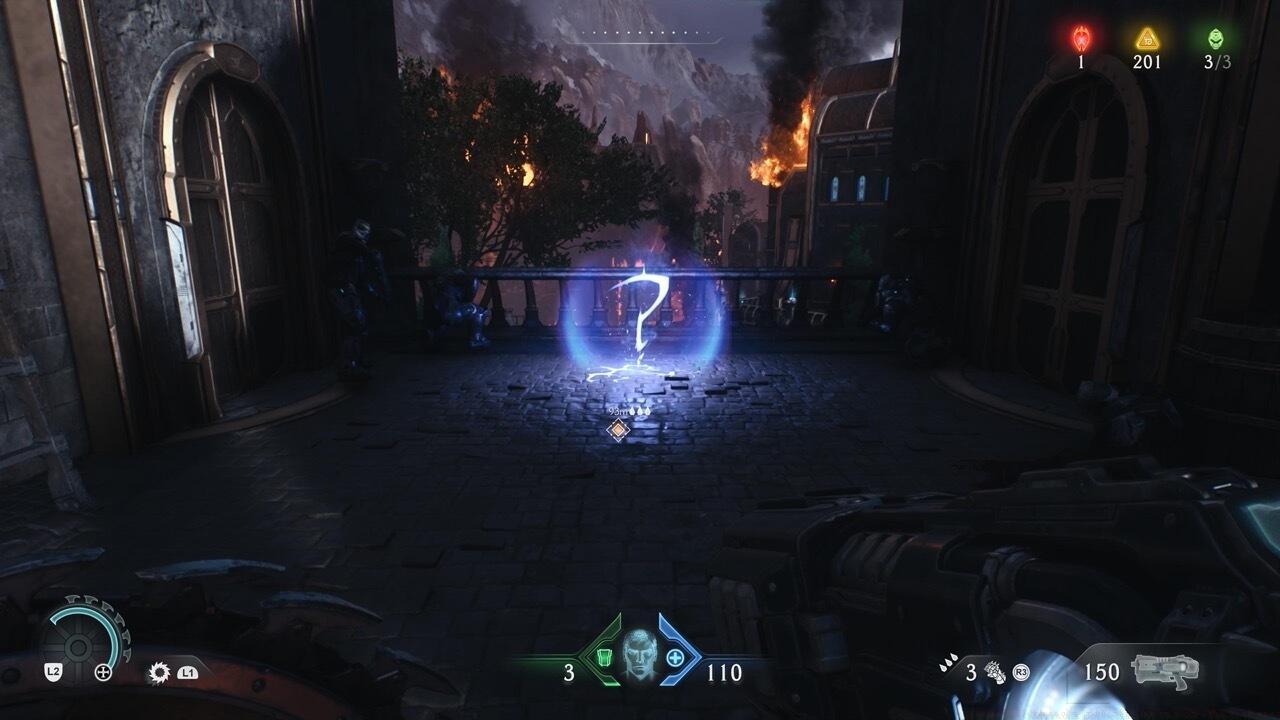Click the red ruby currency icon
1280x720 pixels.
tap(1081, 38)
